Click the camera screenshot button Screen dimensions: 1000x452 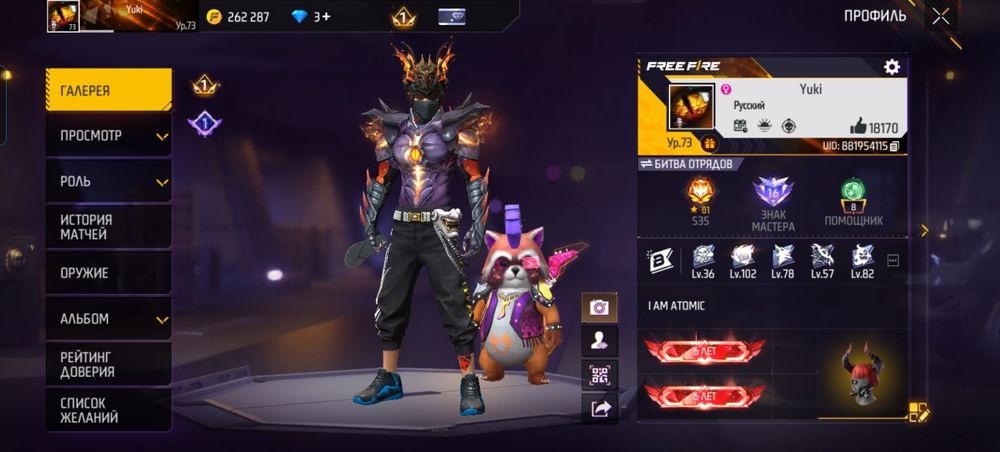[599, 308]
